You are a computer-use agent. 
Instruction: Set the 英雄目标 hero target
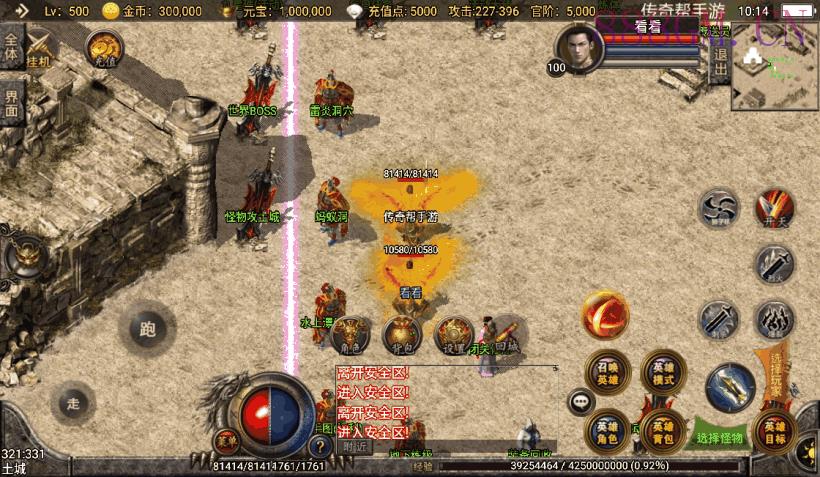tap(778, 432)
